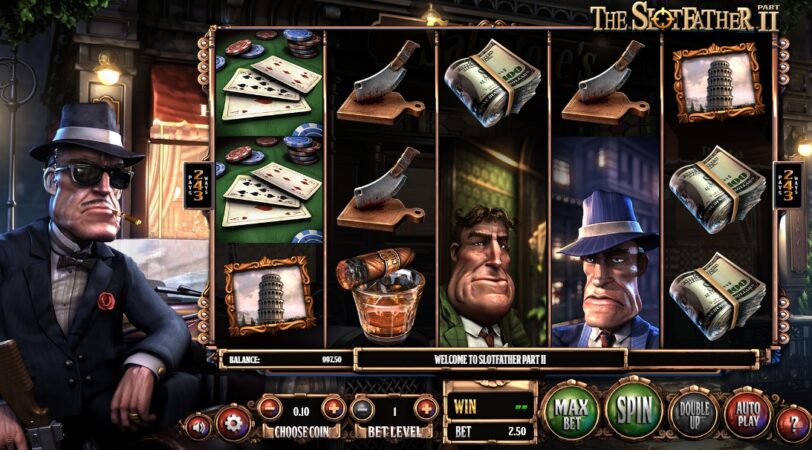Place the Max Bet
812x450 pixels.
570,410
